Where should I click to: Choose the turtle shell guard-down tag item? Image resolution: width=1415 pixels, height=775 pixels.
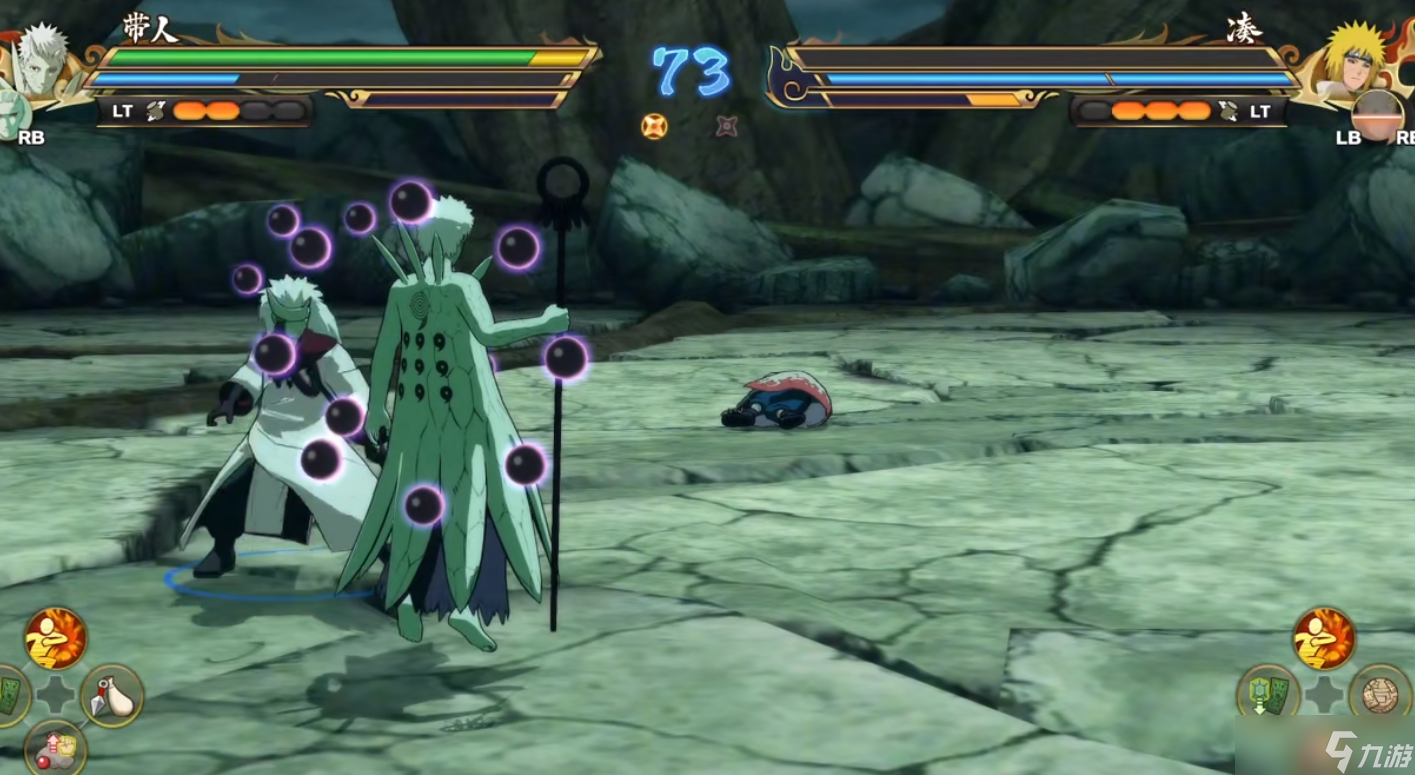pyautogui.click(x=1267, y=694)
